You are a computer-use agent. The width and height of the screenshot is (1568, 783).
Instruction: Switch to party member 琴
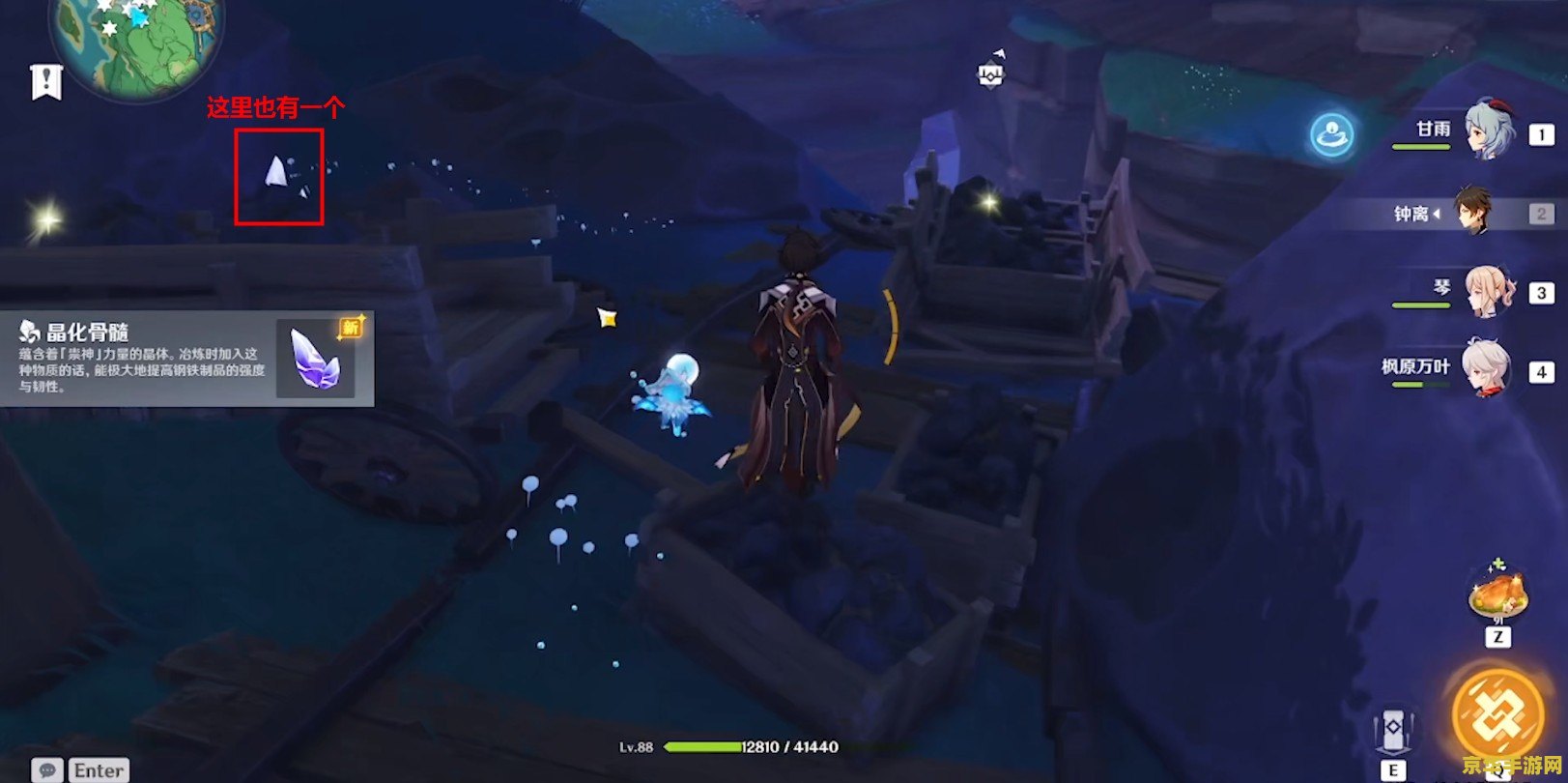pyautogui.click(x=1487, y=291)
